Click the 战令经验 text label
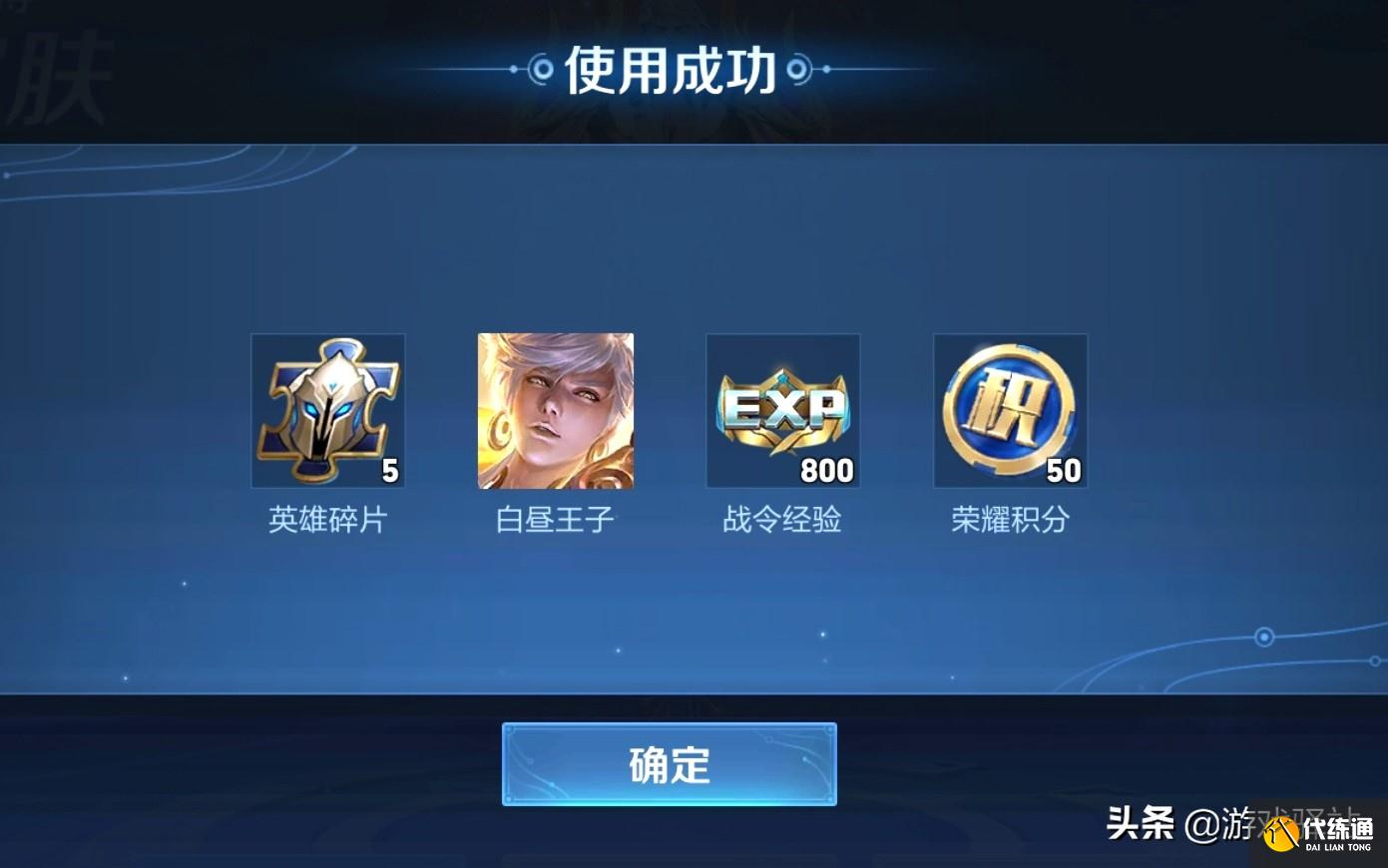This screenshot has height=868, width=1388. [x=782, y=520]
